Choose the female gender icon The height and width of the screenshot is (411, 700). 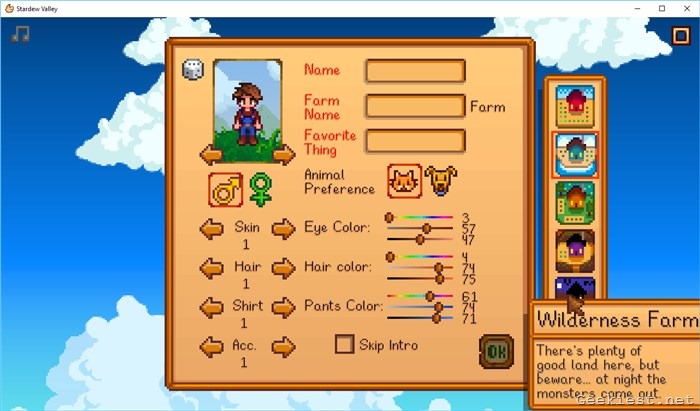coord(261,188)
